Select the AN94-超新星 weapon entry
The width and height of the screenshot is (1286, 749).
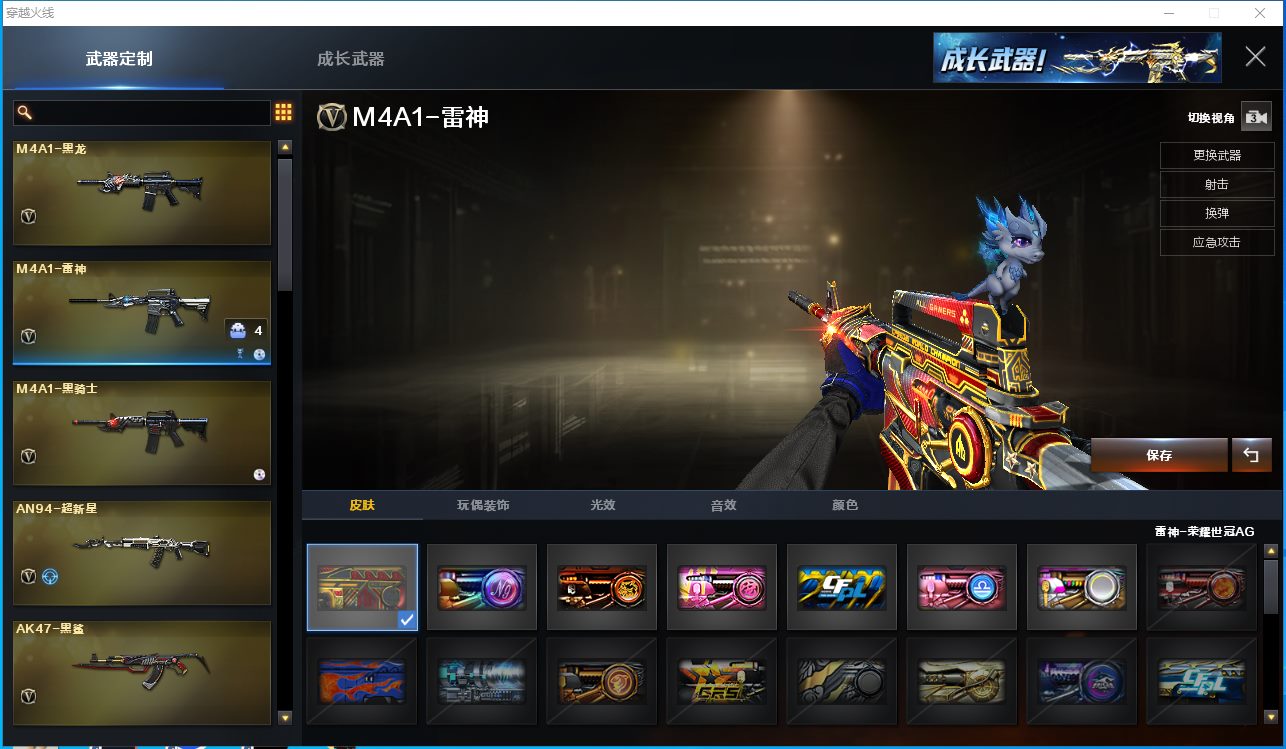click(x=142, y=552)
